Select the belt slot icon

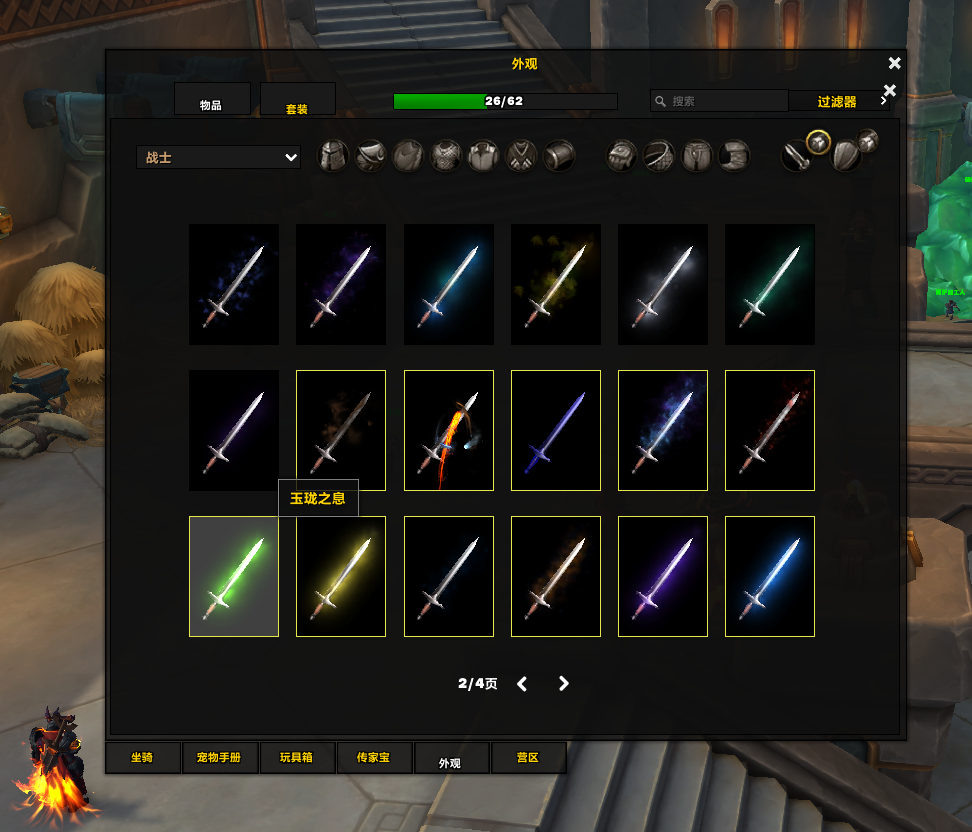[659, 157]
